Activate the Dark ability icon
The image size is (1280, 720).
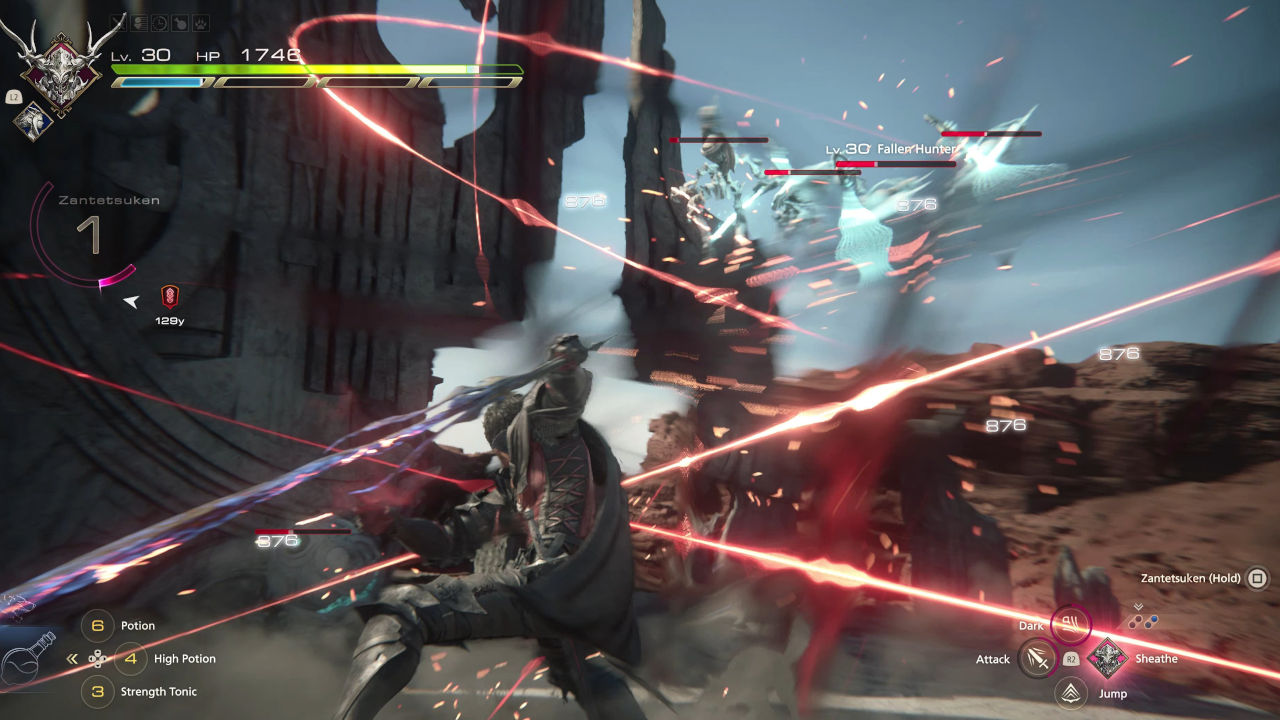1070,626
